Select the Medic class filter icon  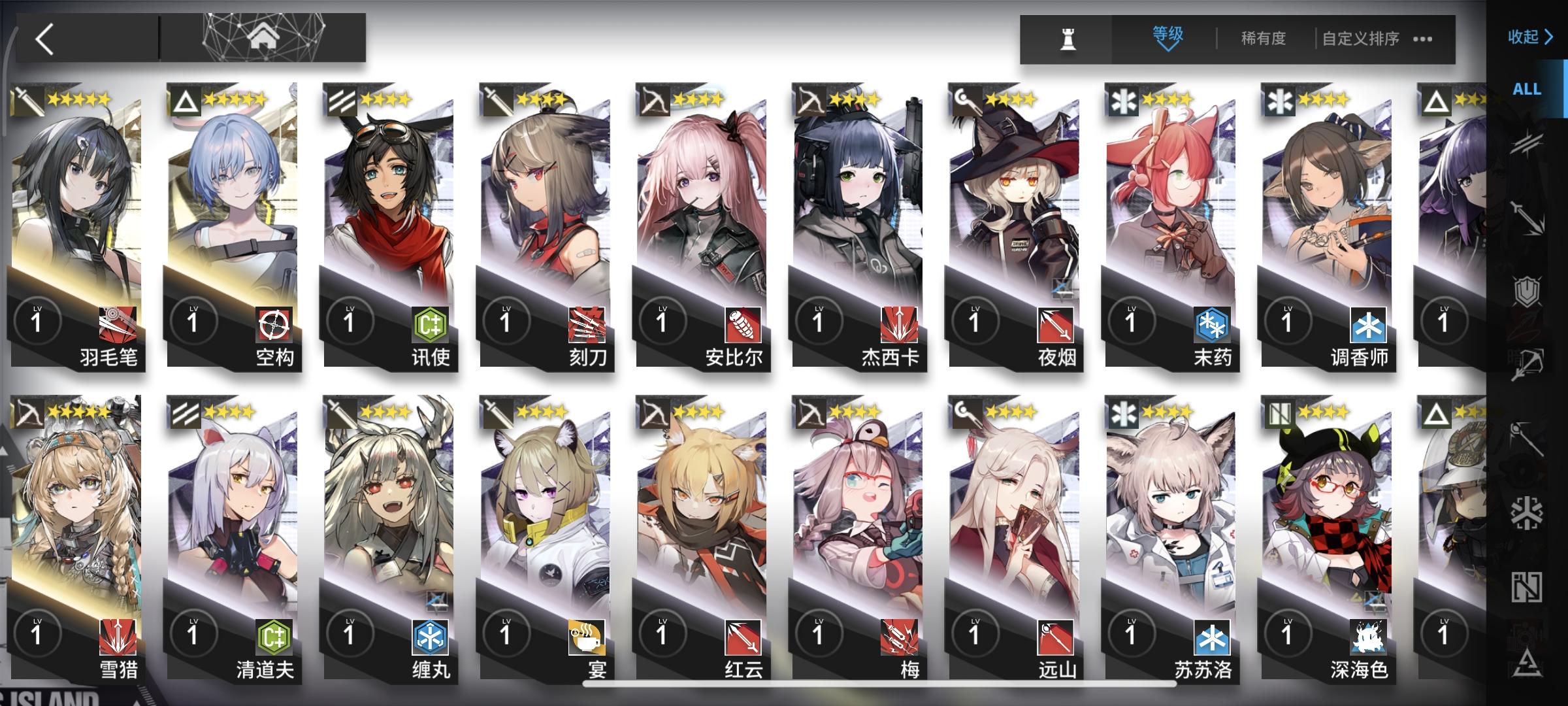click(x=1529, y=513)
